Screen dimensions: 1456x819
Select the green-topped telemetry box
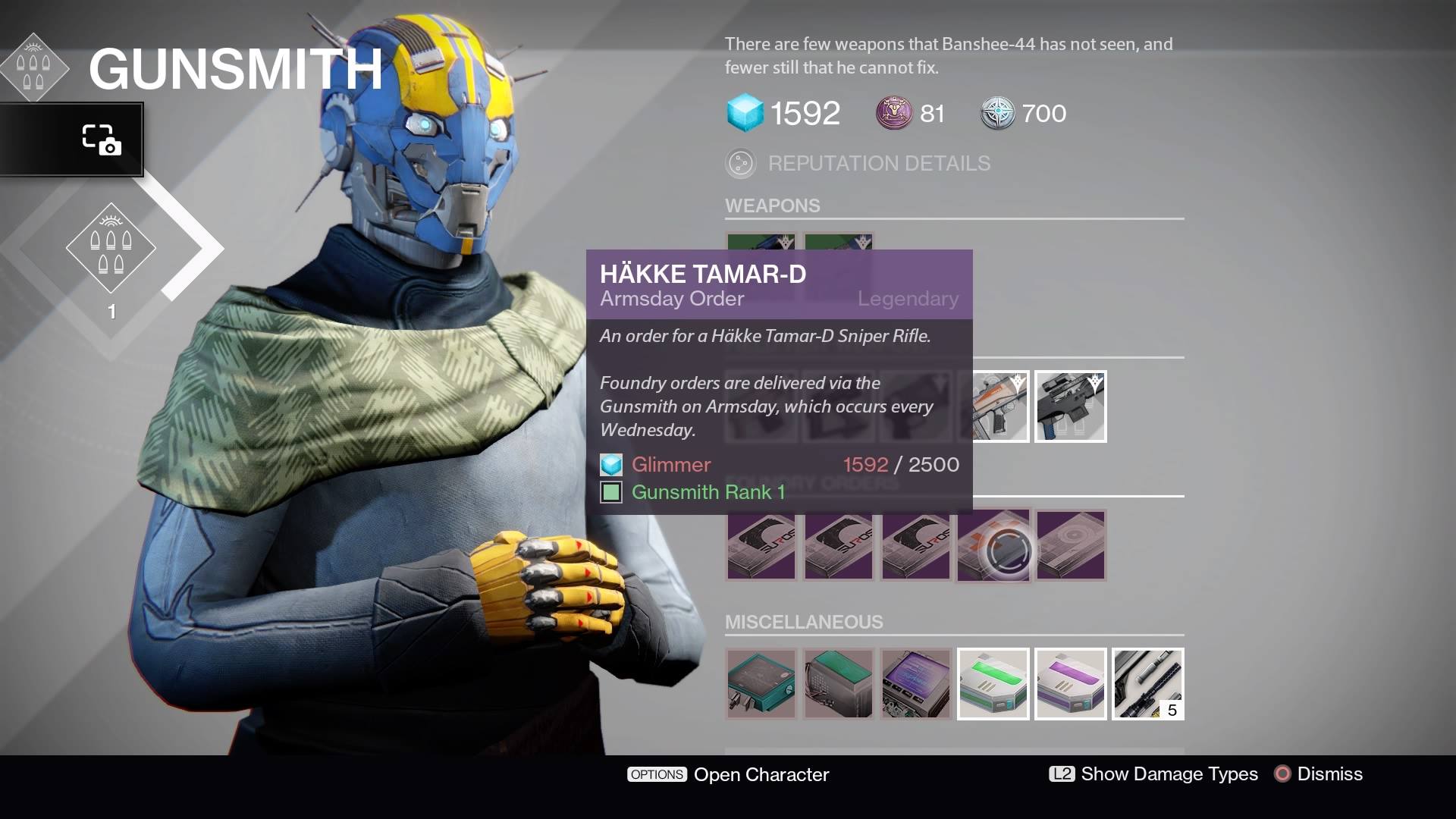tap(839, 683)
